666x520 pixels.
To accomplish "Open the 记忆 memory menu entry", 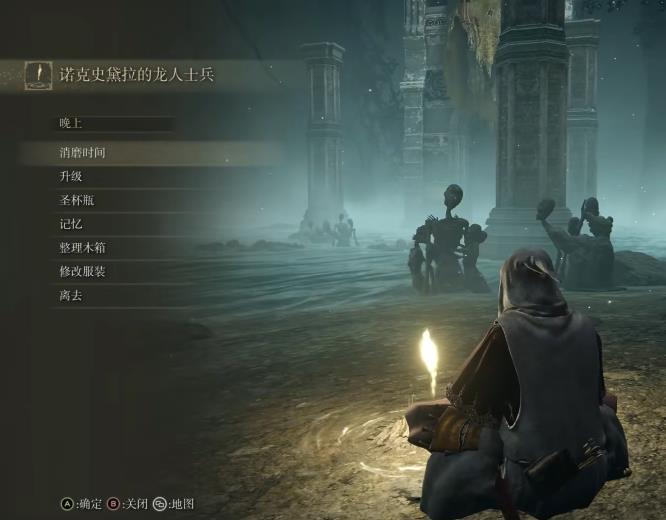I will coord(70,224).
